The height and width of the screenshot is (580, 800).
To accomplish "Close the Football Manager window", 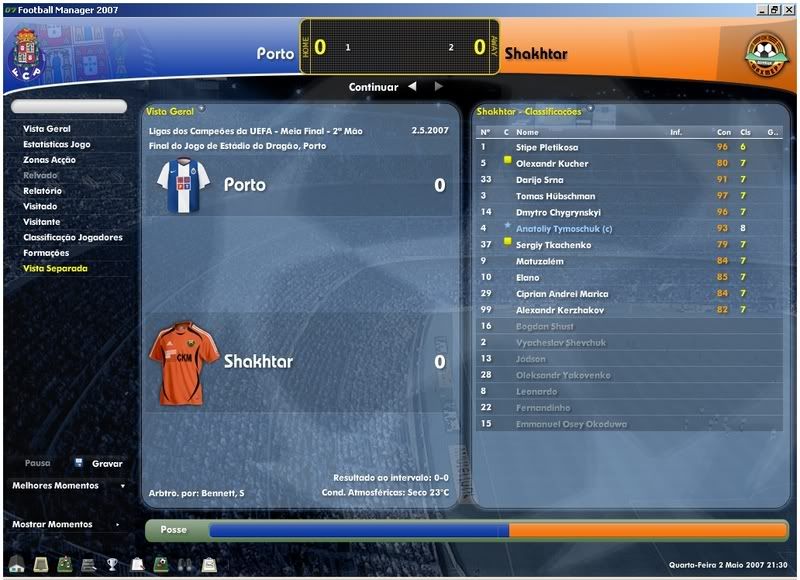I will click(x=789, y=9).
